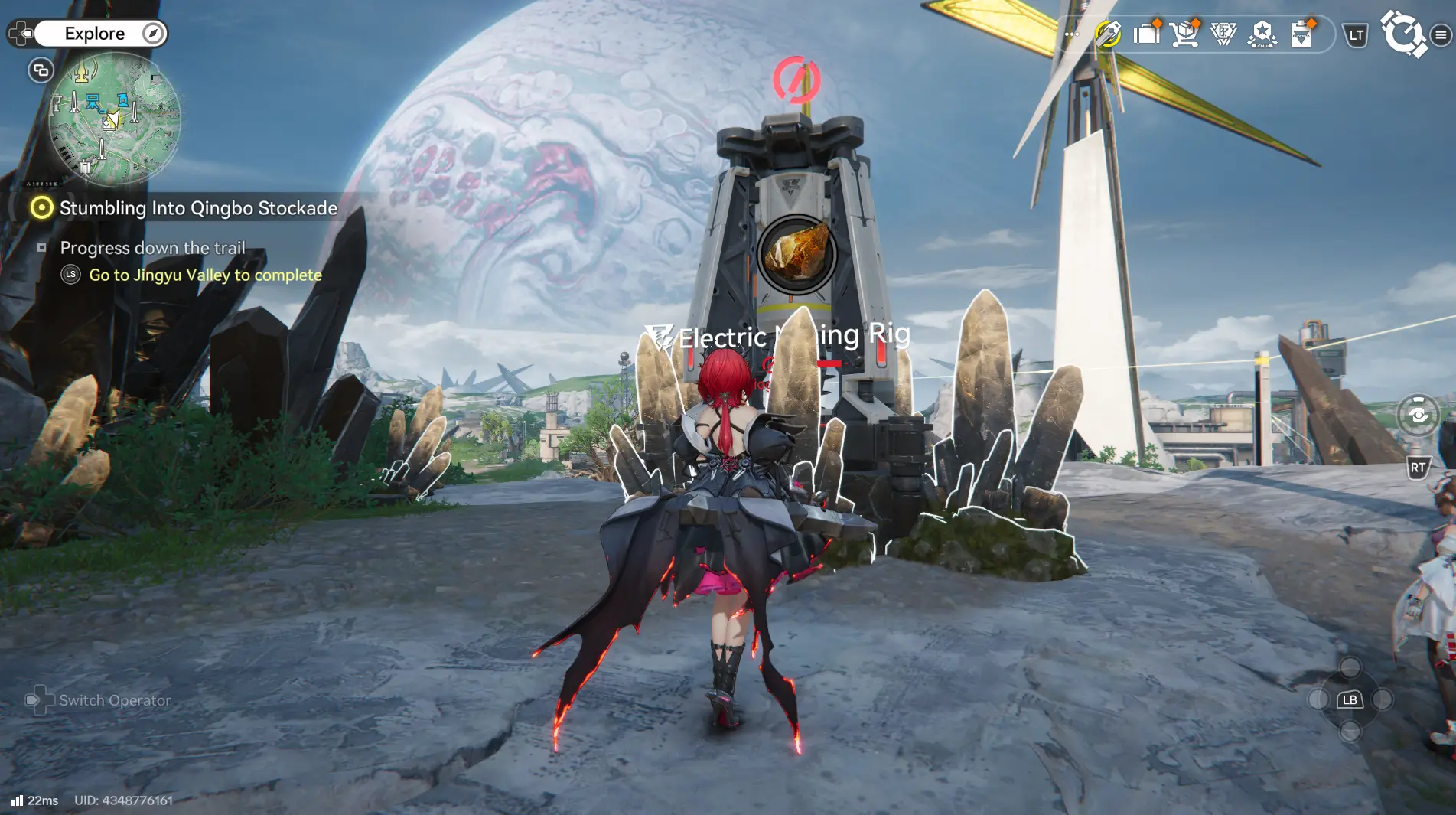Select the yellow signal pen icon in toolbar
Viewport: 1456px width, 815px height.
(x=1108, y=34)
